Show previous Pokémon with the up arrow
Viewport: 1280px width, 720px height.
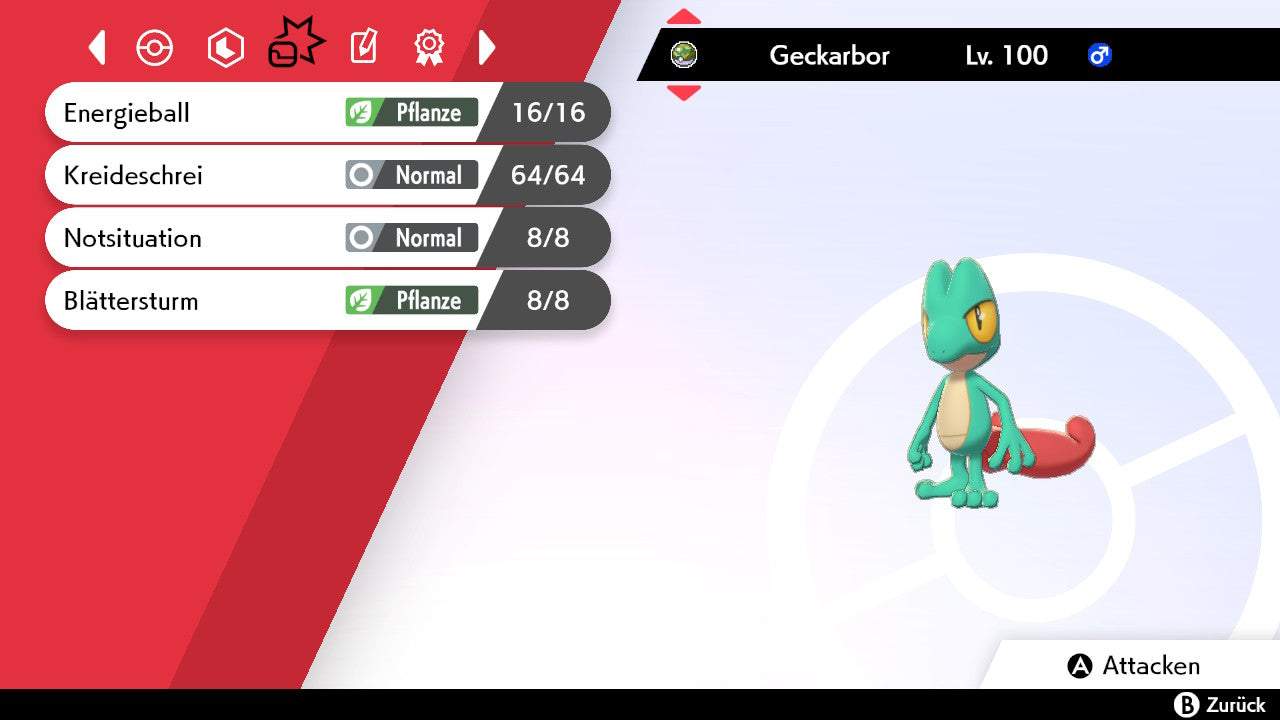684,16
